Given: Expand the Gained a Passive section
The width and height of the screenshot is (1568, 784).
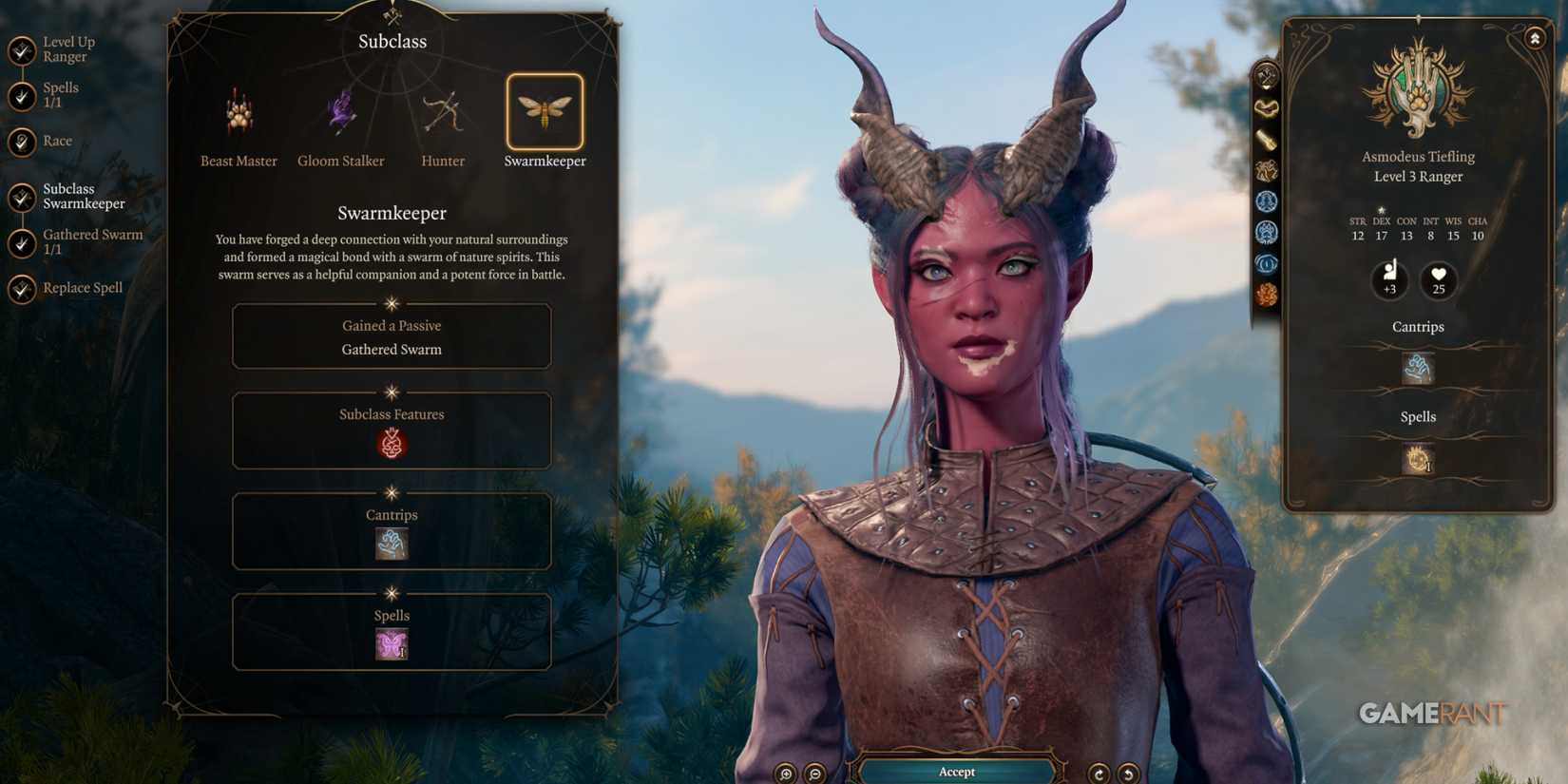Looking at the screenshot, I should click(x=392, y=337).
